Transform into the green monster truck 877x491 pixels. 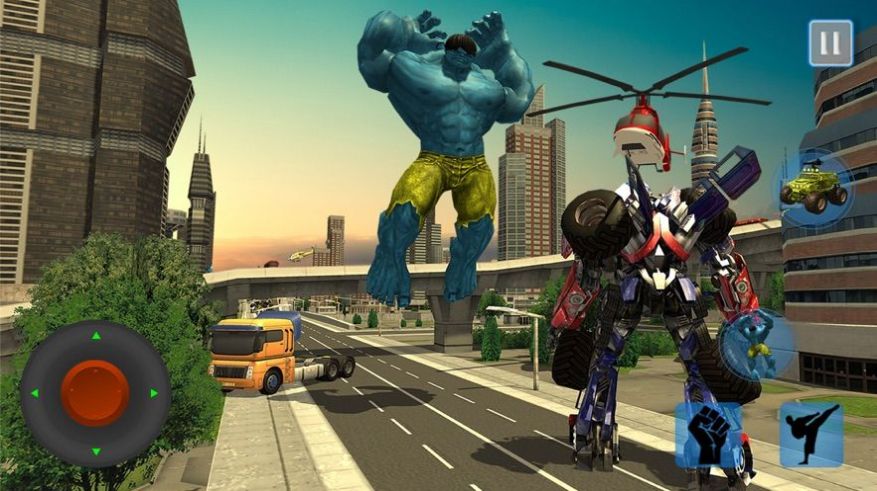(x=813, y=187)
